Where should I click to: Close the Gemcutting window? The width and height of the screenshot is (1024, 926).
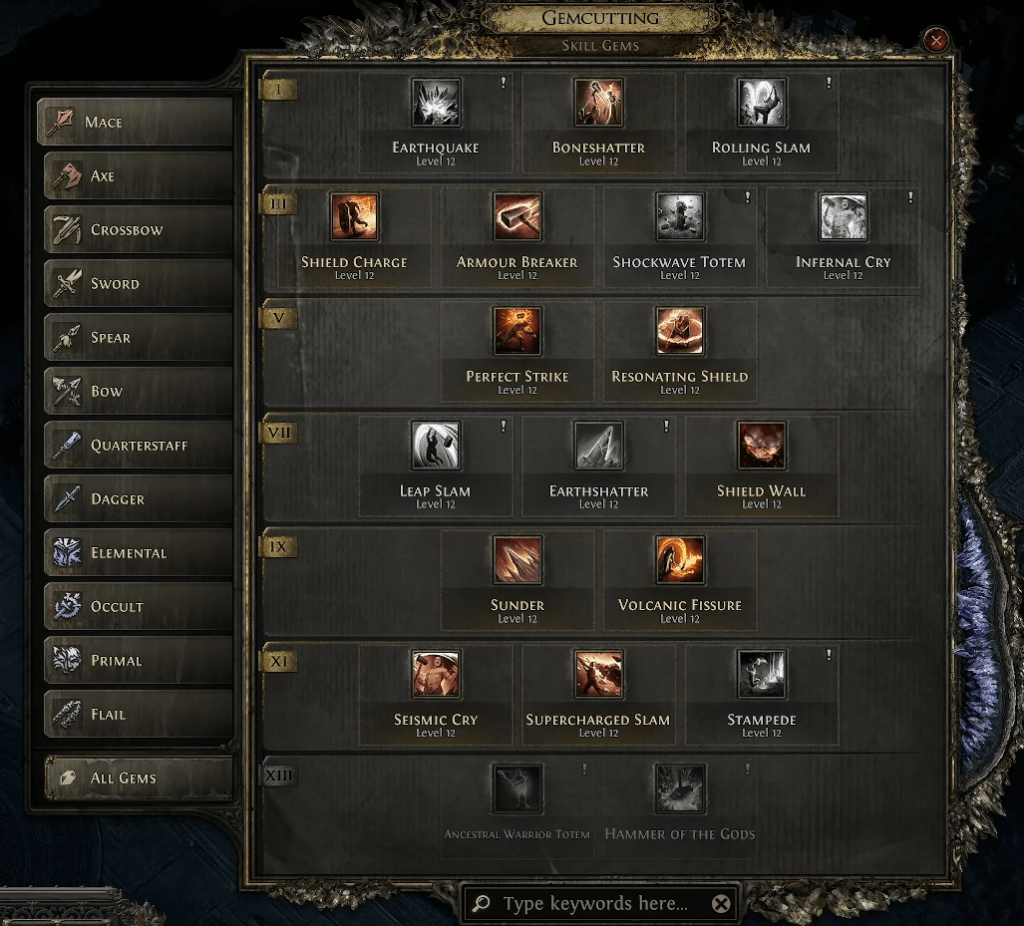tap(936, 40)
